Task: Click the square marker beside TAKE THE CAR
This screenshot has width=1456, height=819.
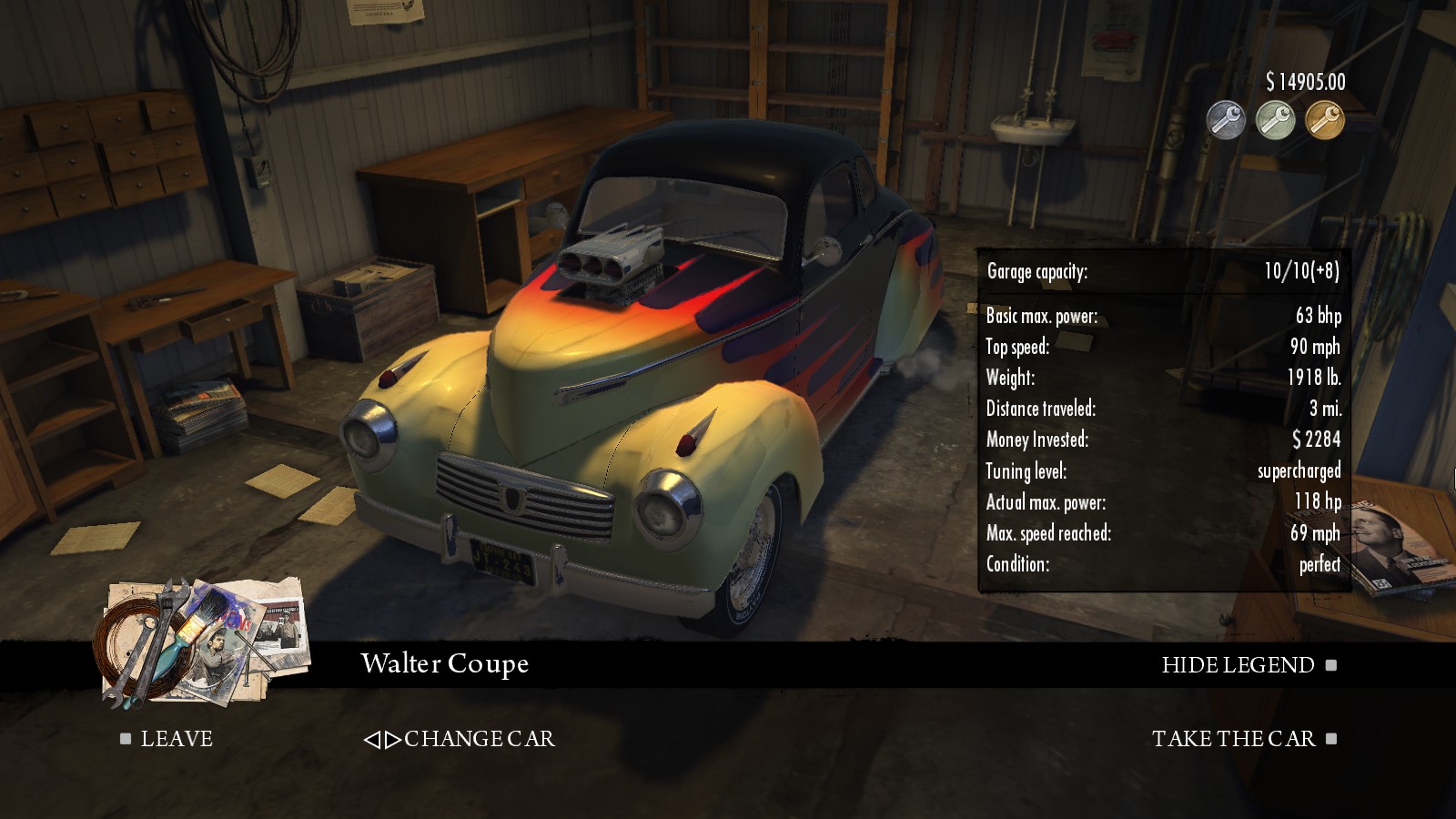Action: coord(1332,739)
